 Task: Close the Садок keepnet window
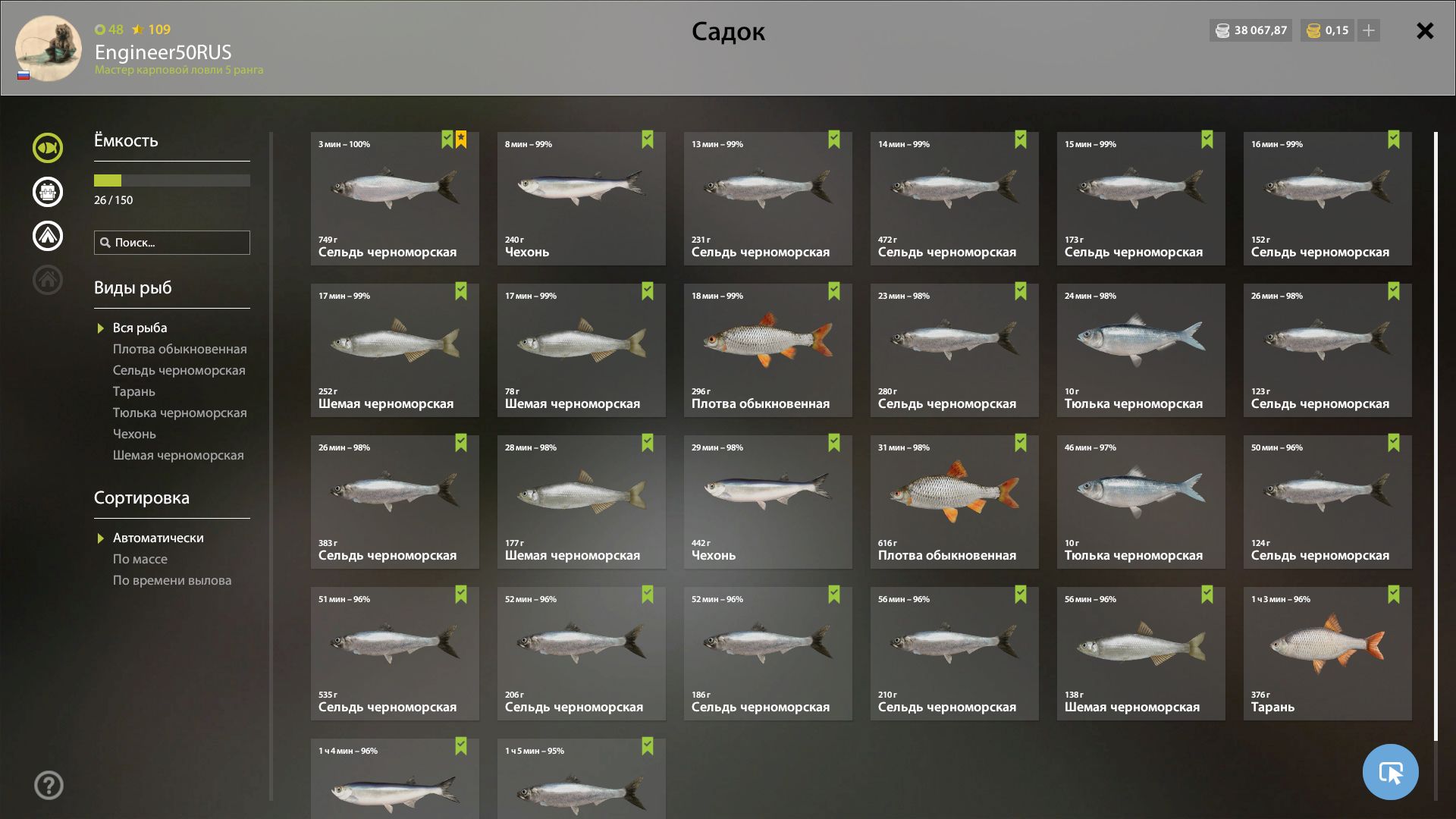(x=1425, y=31)
